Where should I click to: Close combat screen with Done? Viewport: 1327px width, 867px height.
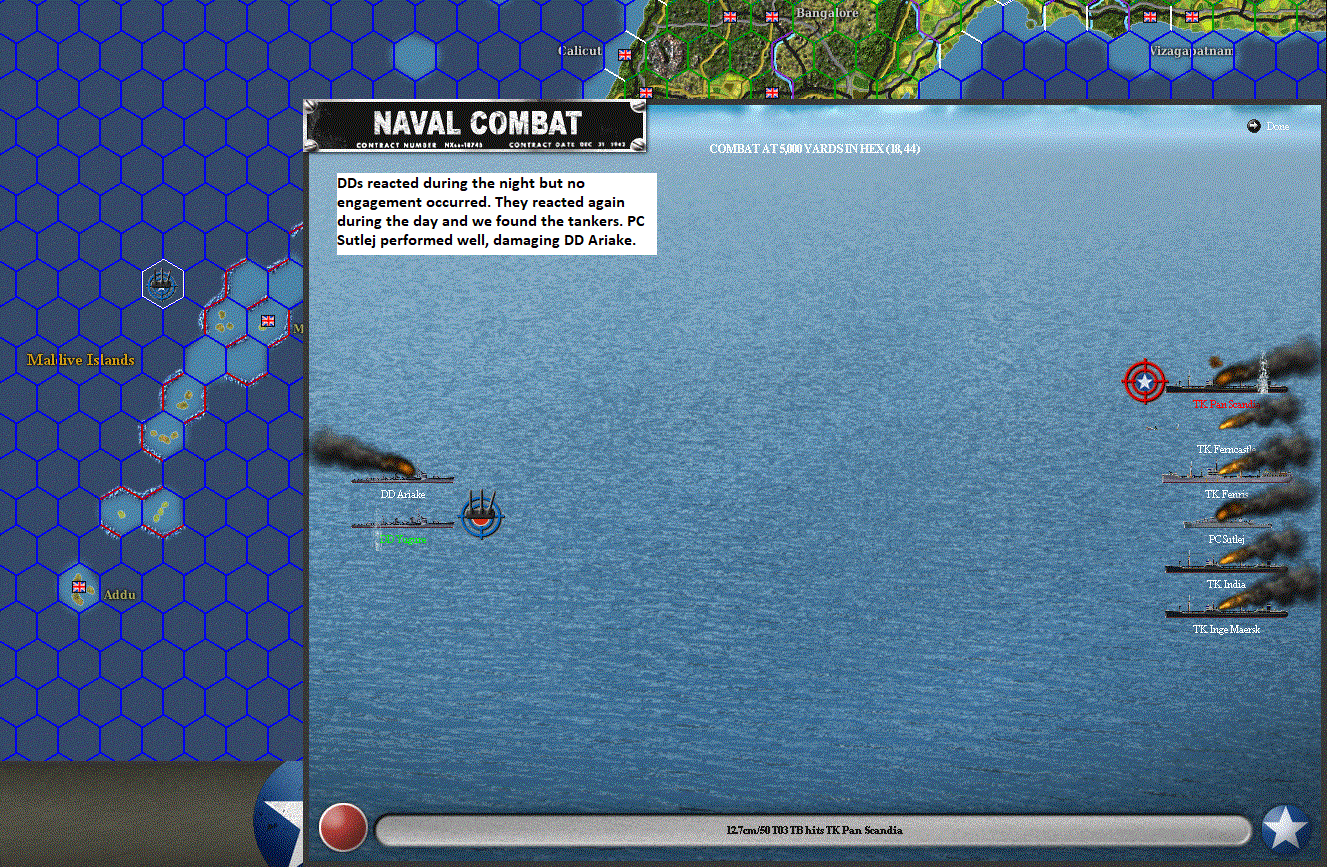pos(1268,126)
